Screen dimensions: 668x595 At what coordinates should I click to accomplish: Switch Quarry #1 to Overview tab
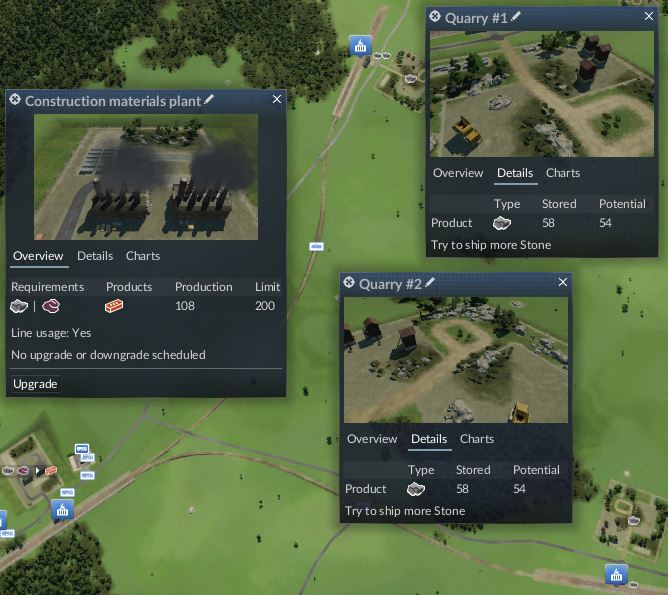[x=458, y=173]
